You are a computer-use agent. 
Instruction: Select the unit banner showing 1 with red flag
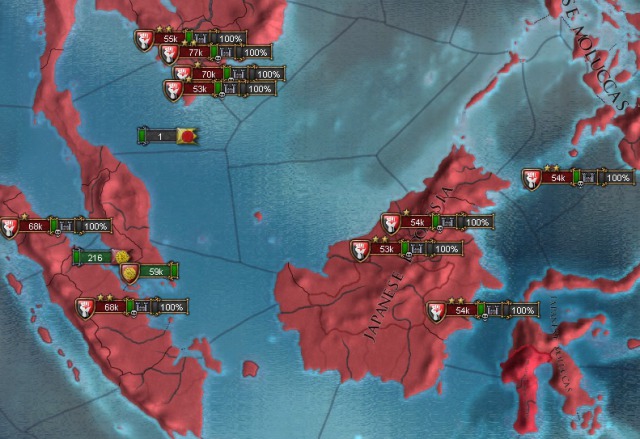(160, 135)
